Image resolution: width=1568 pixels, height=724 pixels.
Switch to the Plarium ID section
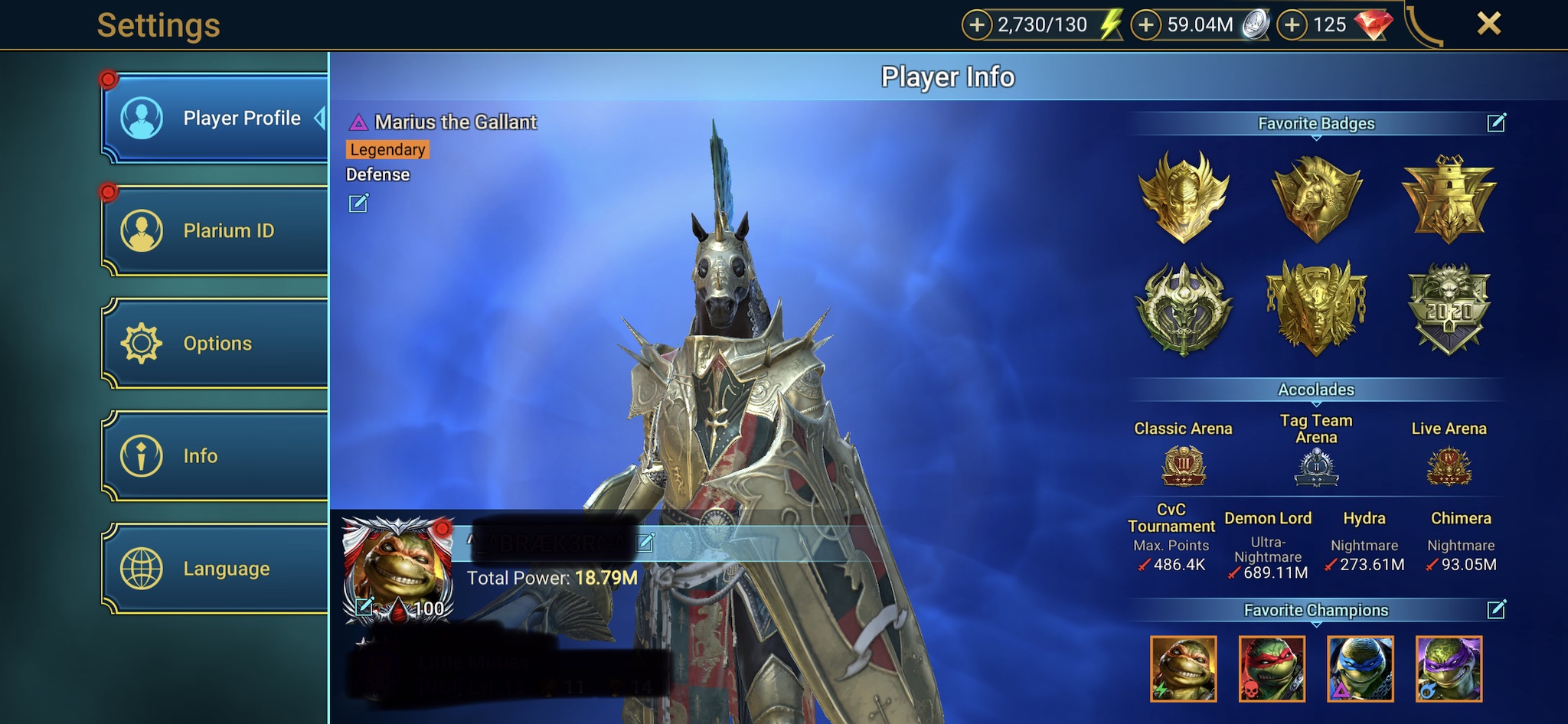pyautogui.click(x=215, y=230)
